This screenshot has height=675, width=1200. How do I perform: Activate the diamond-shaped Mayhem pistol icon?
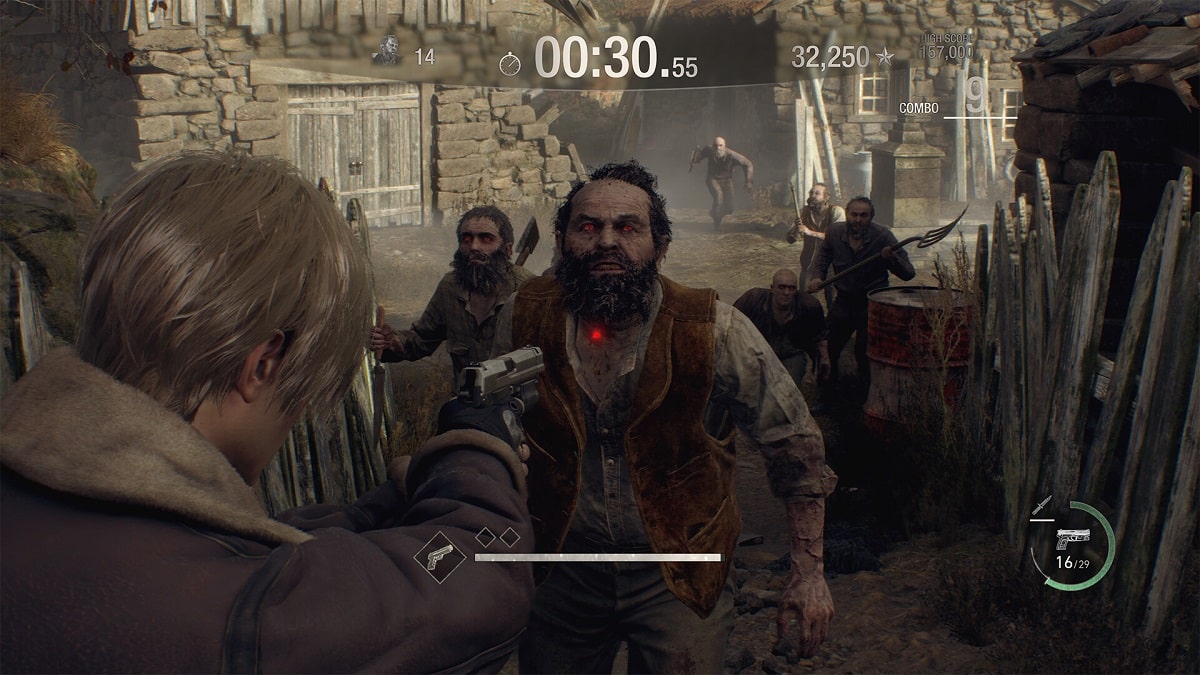(x=439, y=556)
